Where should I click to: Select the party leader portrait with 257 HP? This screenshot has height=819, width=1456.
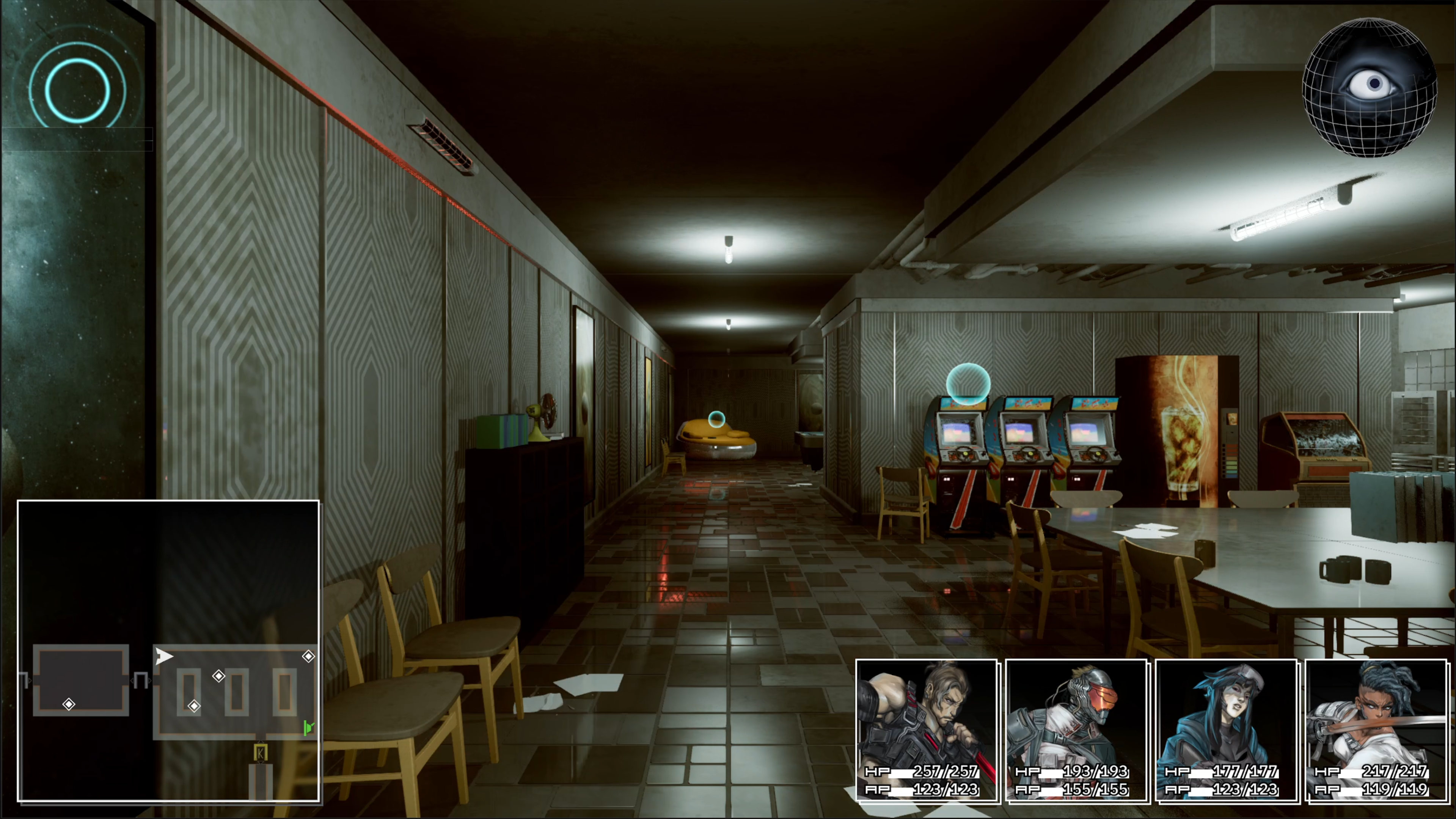927,729
